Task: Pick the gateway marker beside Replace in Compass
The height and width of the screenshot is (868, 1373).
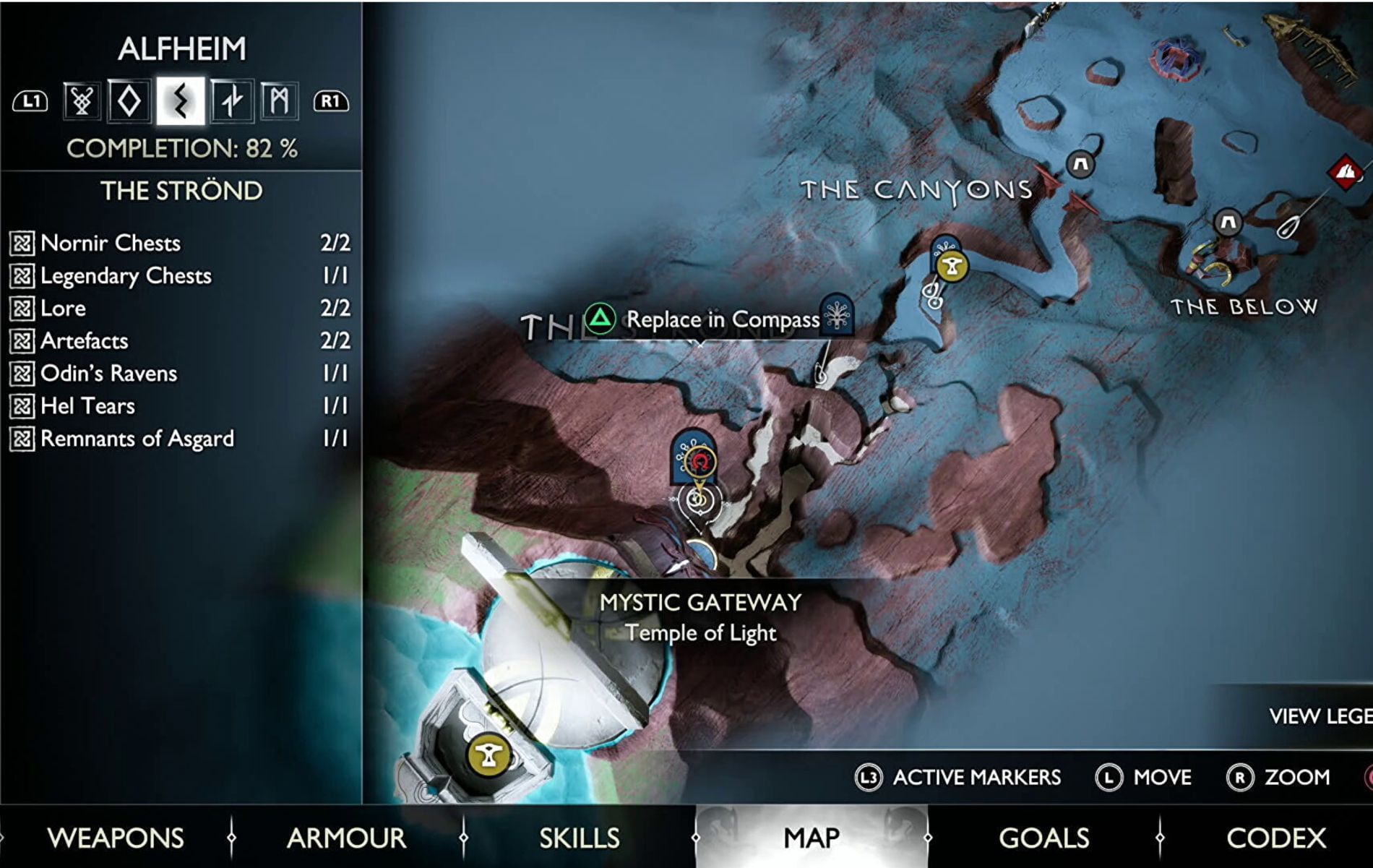Action: click(x=837, y=314)
